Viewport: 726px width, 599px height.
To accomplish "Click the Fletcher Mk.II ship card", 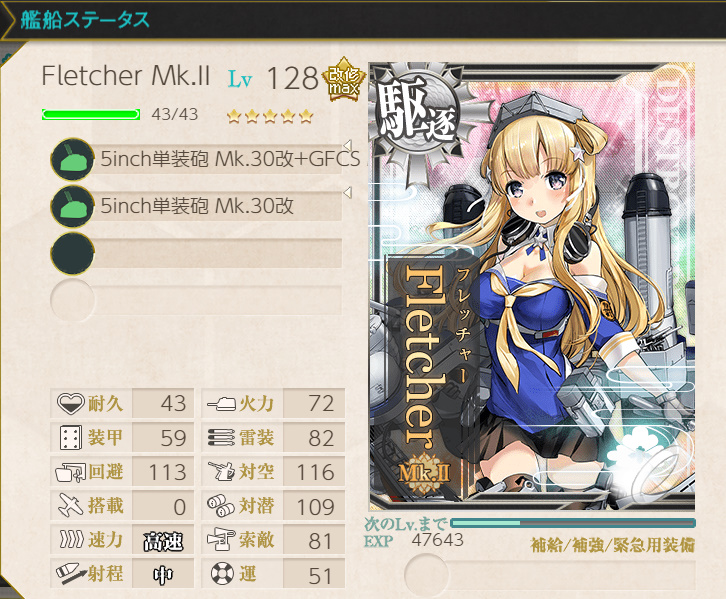I will [531, 287].
